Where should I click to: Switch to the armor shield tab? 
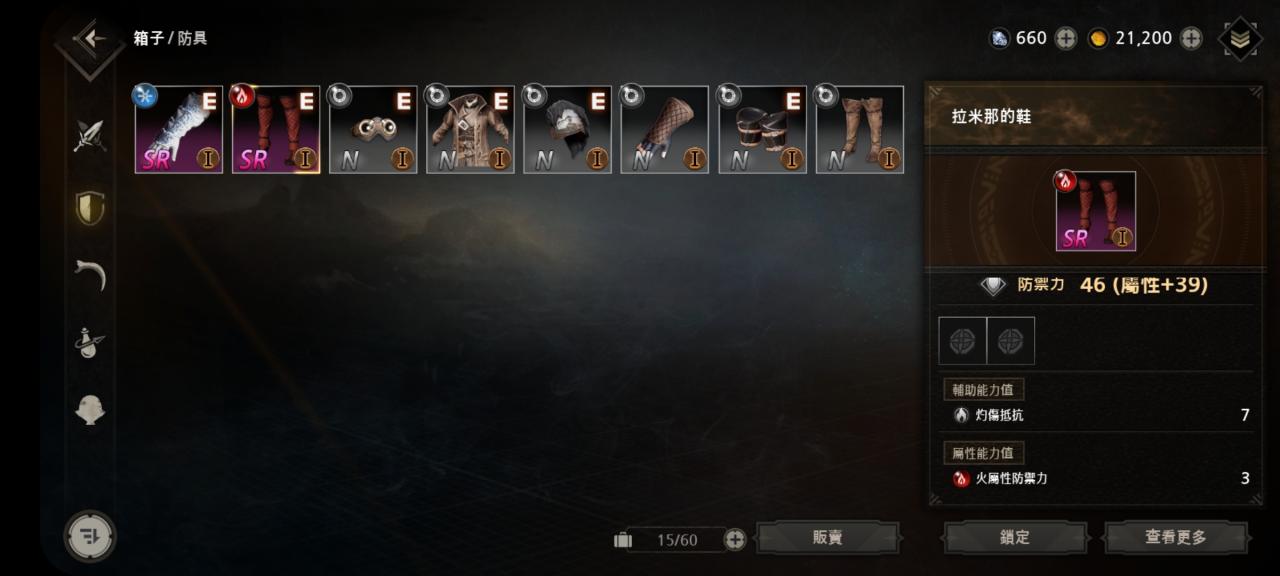90,207
